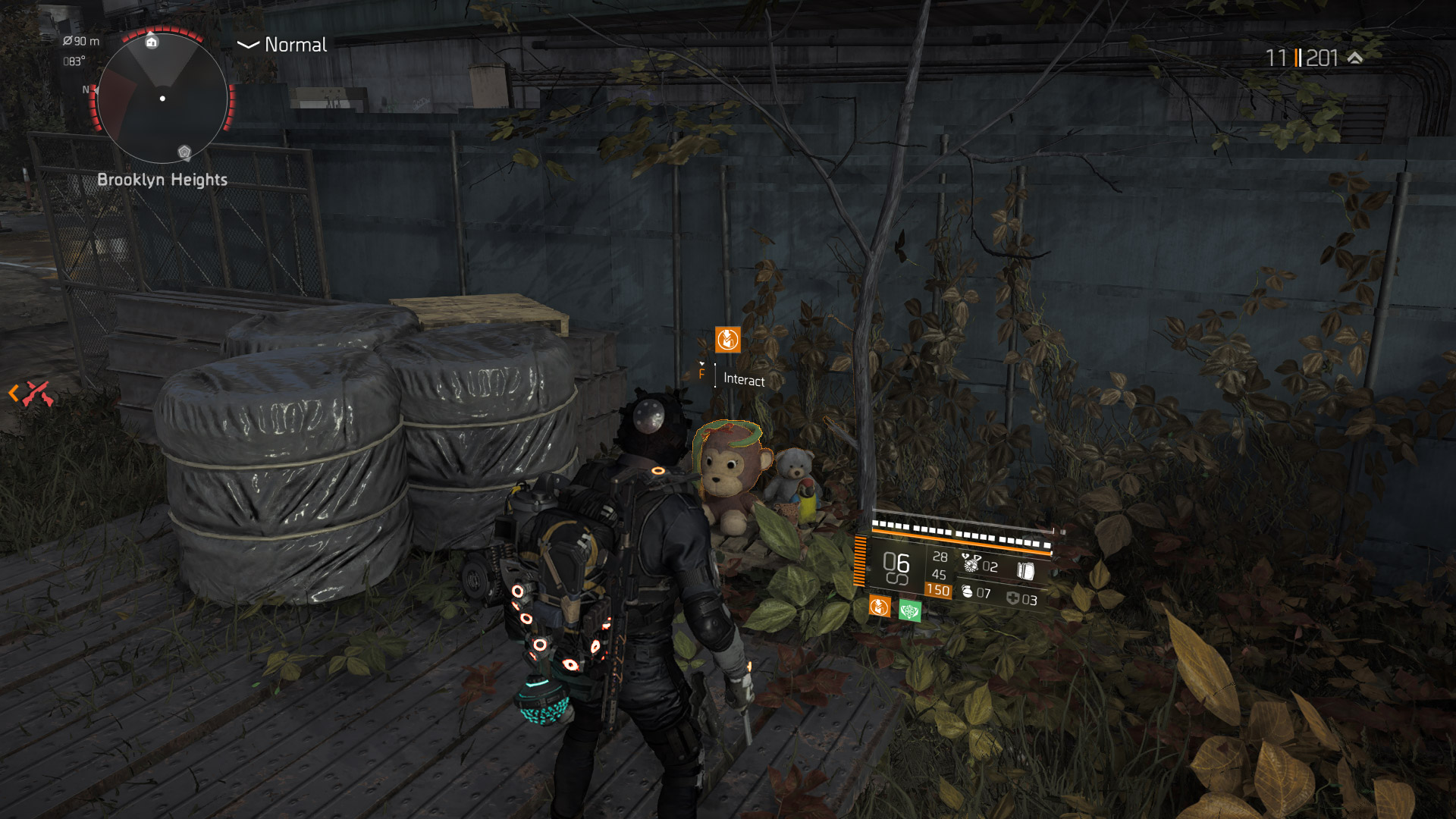Screen dimensions: 1456x819
Task: Select the white magazine icon in ammo panel
Action: pos(1025,571)
